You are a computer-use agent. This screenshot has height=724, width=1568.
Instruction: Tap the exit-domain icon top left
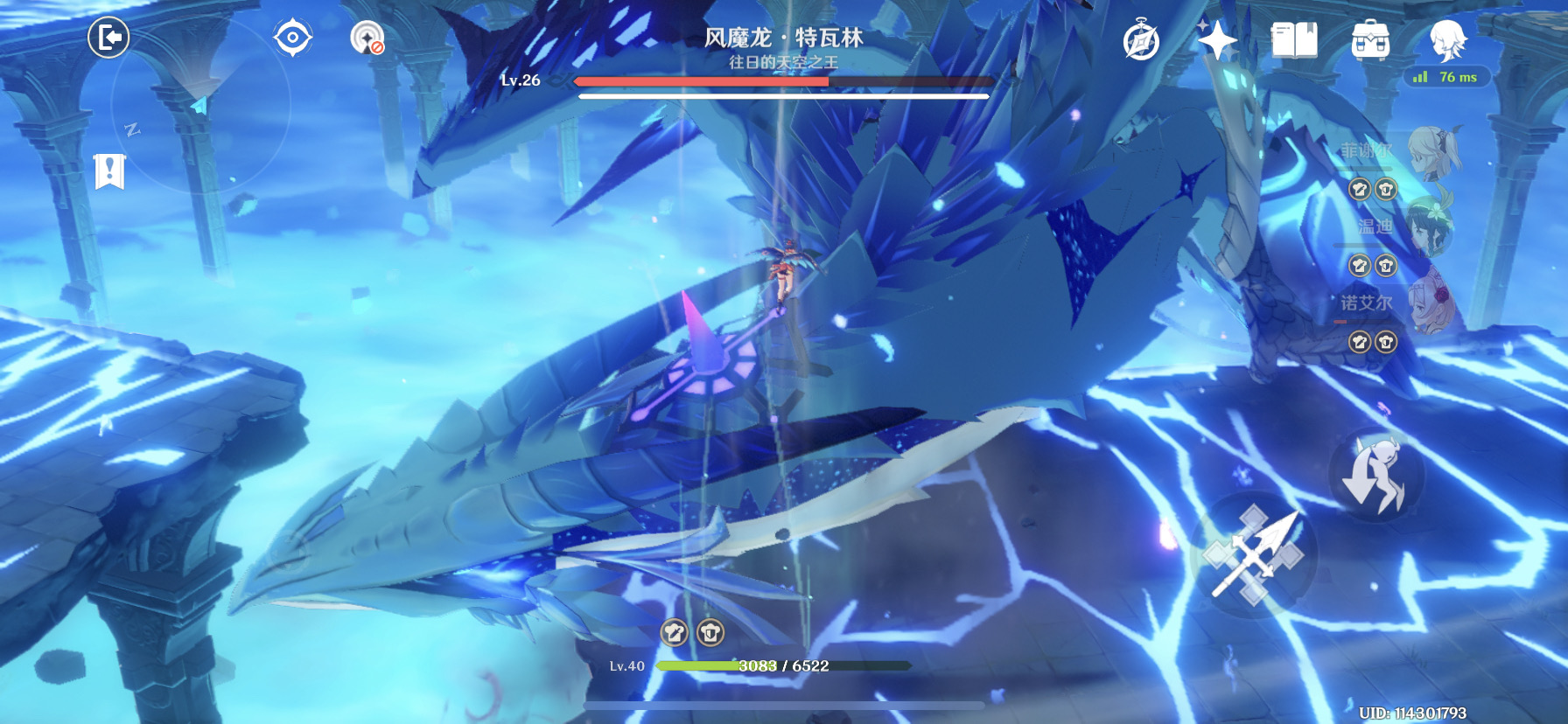coord(108,38)
